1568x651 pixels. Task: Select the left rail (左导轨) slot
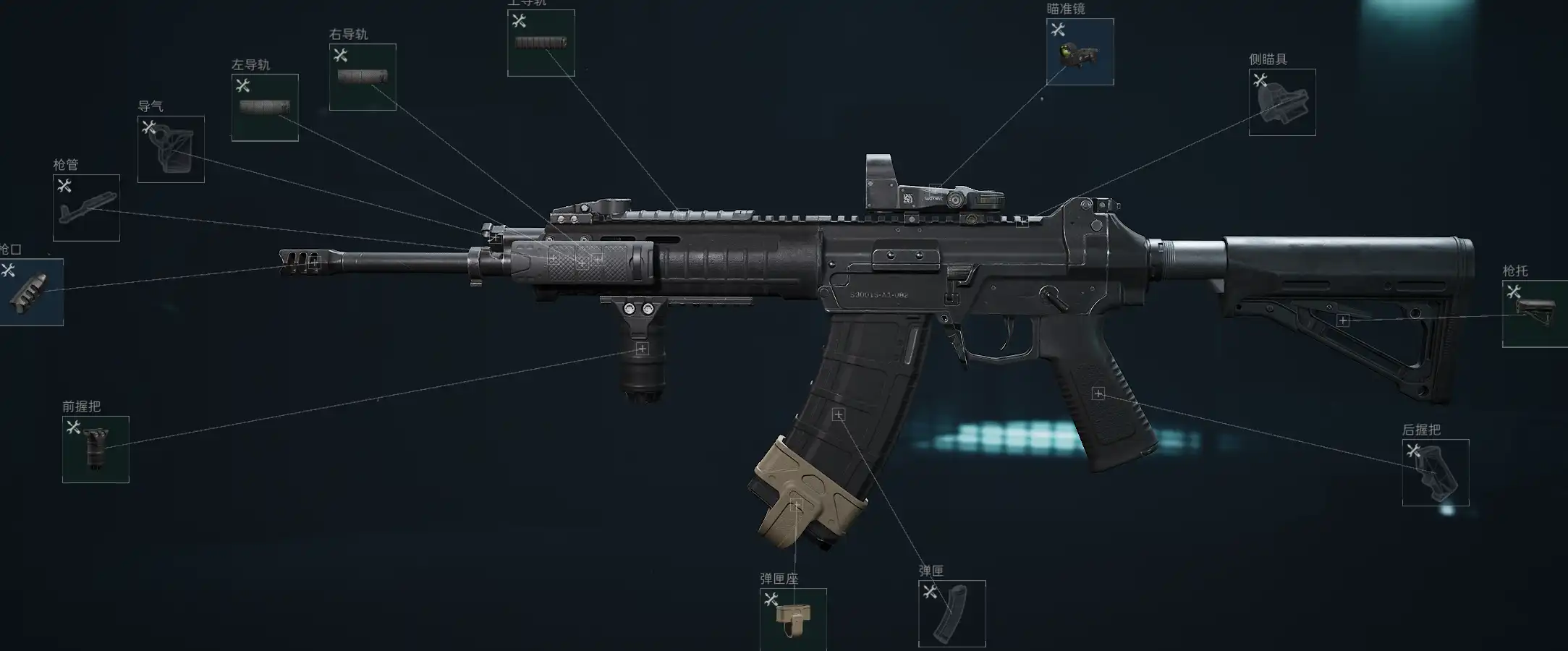click(265, 108)
